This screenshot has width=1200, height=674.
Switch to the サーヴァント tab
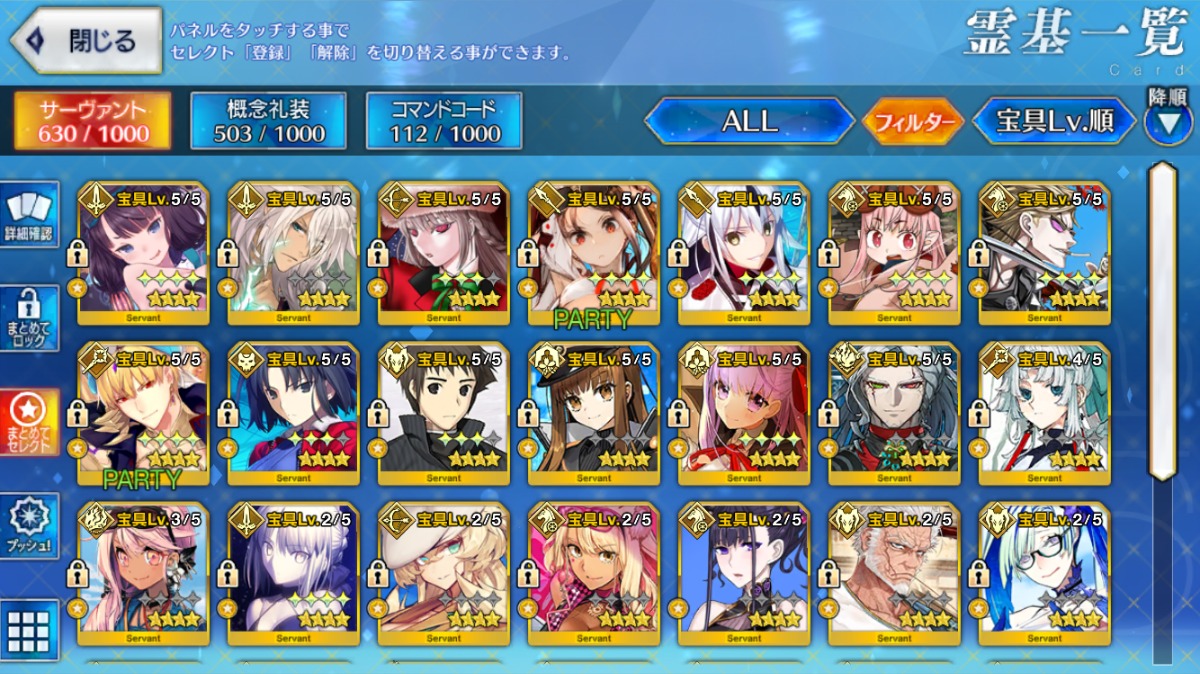point(92,121)
